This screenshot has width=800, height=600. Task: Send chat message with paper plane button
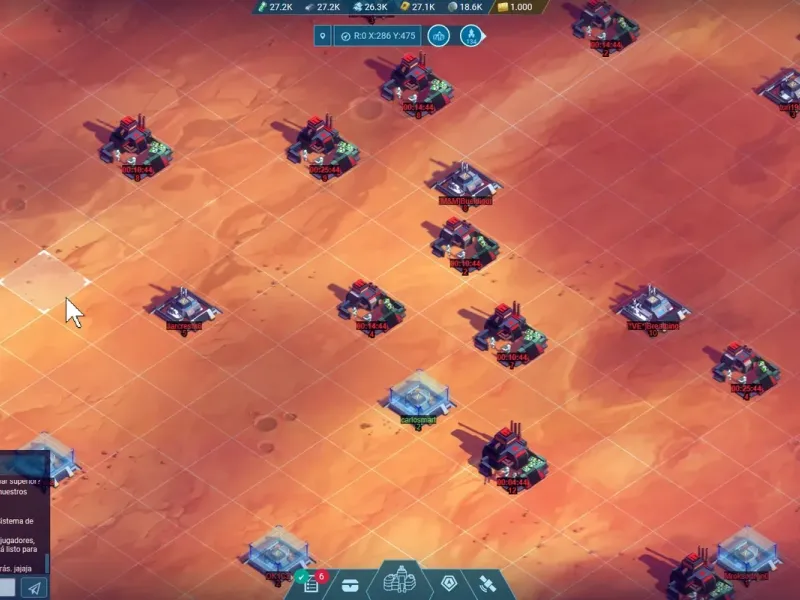pos(33,588)
